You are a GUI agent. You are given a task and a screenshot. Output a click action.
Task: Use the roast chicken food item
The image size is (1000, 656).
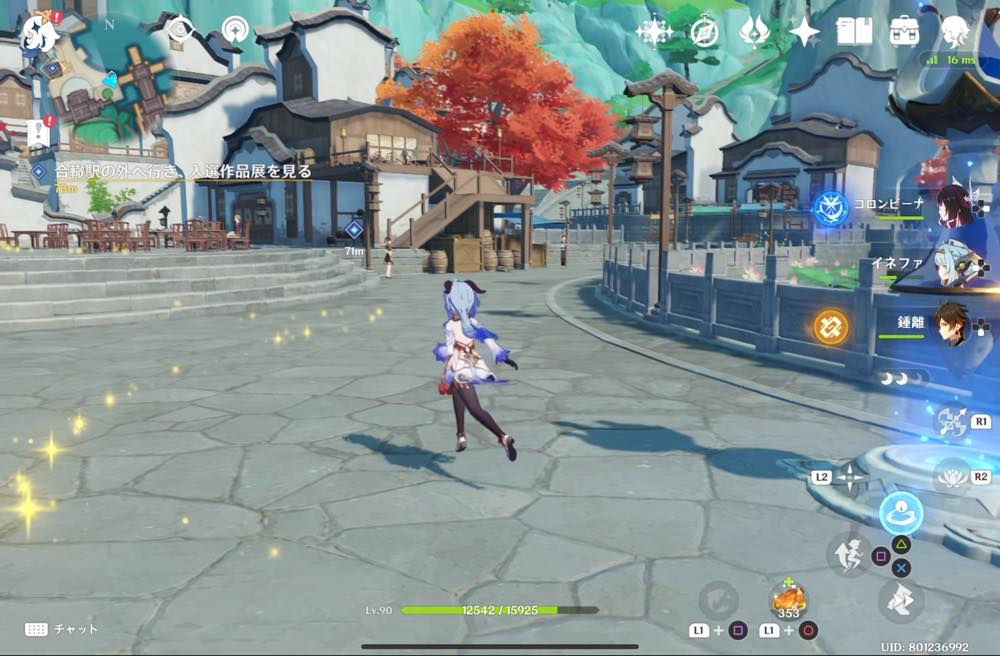click(x=789, y=601)
